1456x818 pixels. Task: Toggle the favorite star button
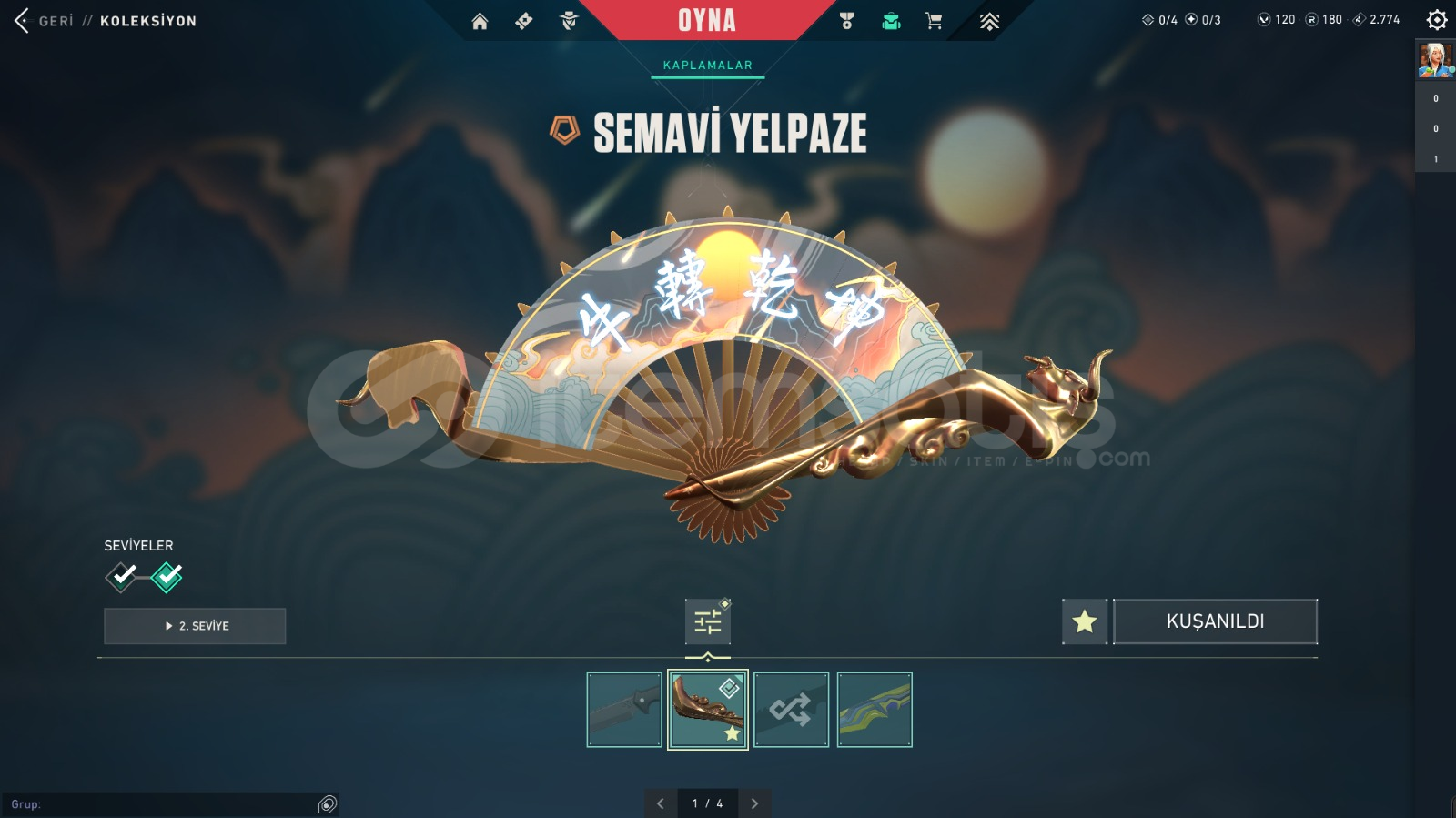1084,621
